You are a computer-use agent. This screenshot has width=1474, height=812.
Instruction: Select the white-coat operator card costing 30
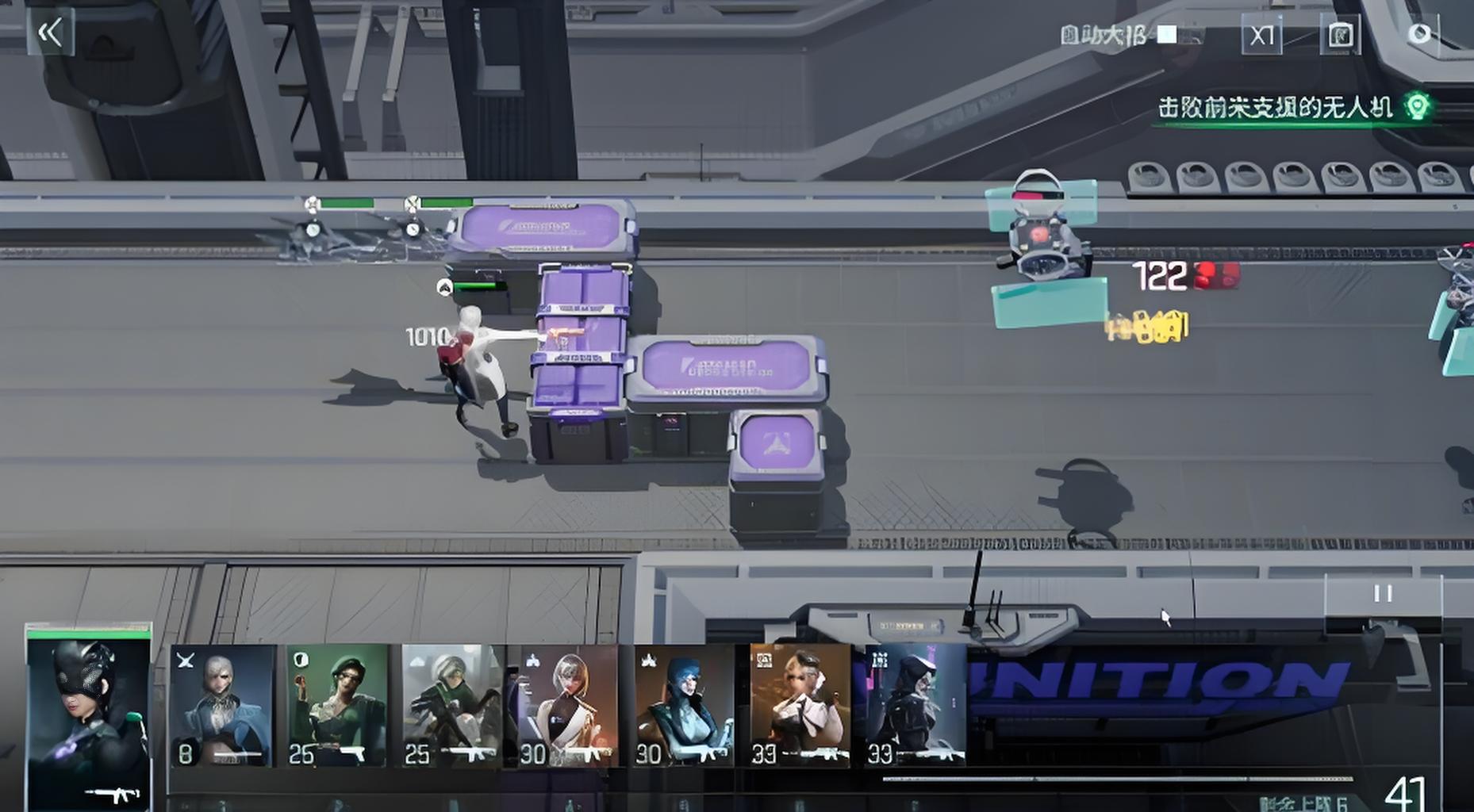point(567,705)
